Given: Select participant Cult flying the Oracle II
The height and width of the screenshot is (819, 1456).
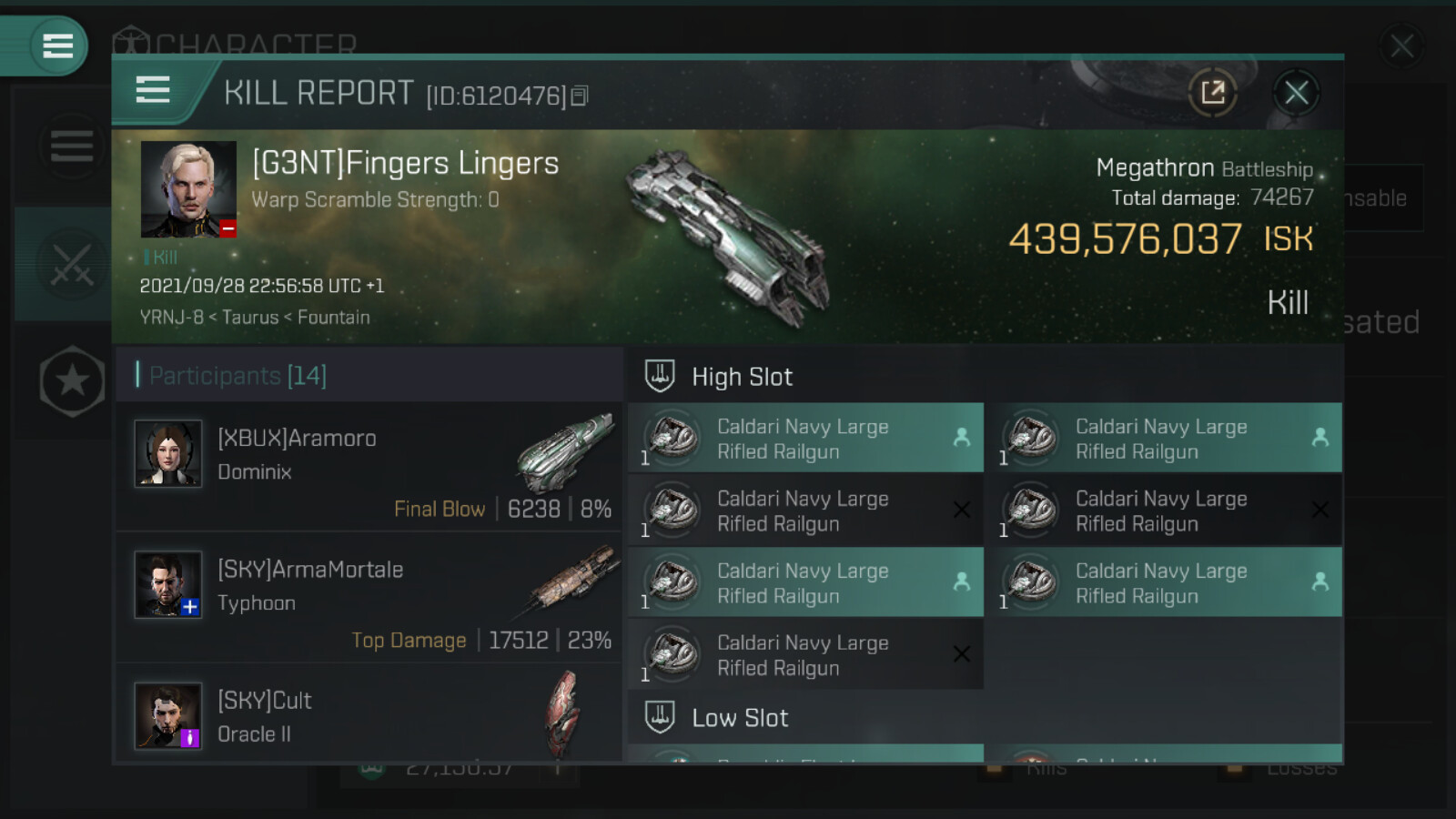Looking at the screenshot, I should point(369,716).
